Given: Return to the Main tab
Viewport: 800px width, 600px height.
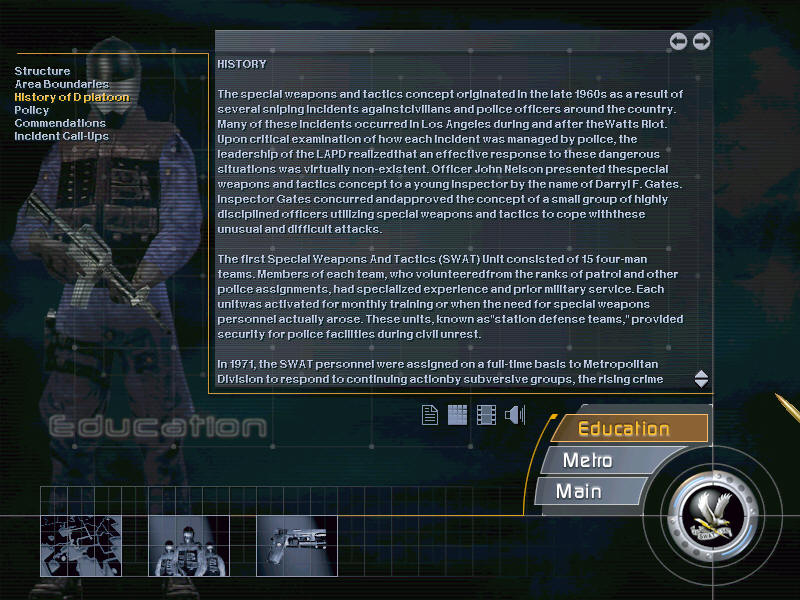Looking at the screenshot, I should (x=580, y=491).
